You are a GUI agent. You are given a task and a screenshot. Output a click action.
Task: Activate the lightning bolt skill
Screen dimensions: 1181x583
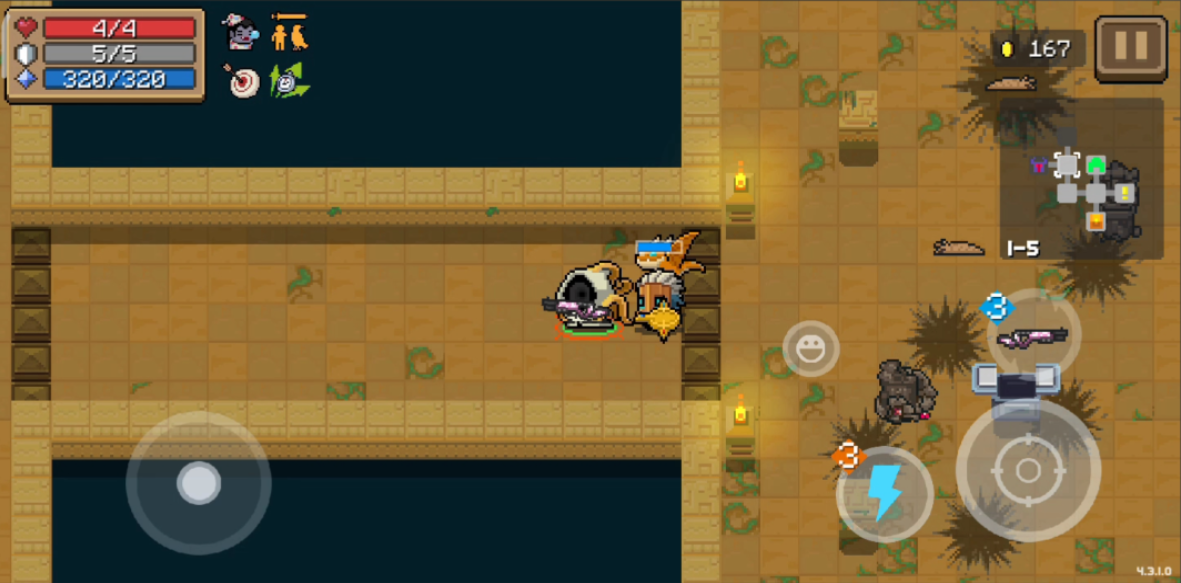point(884,494)
